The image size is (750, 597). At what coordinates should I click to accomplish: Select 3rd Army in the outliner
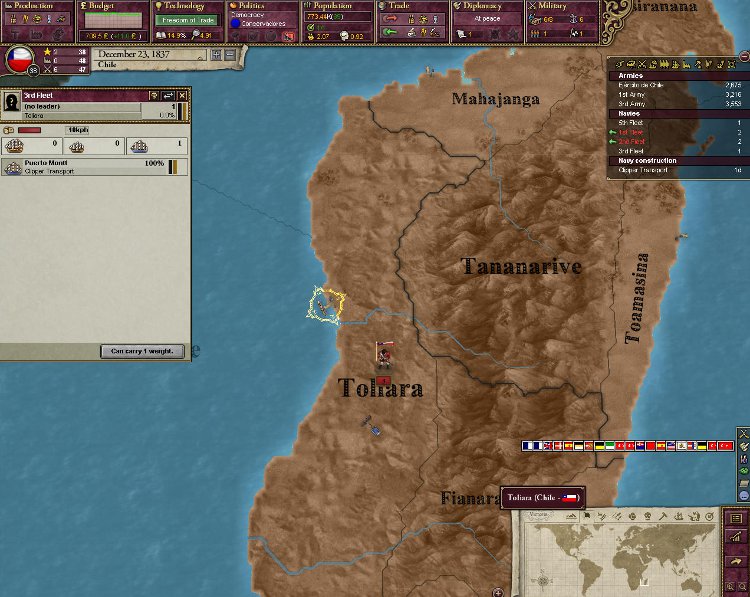(x=636, y=103)
